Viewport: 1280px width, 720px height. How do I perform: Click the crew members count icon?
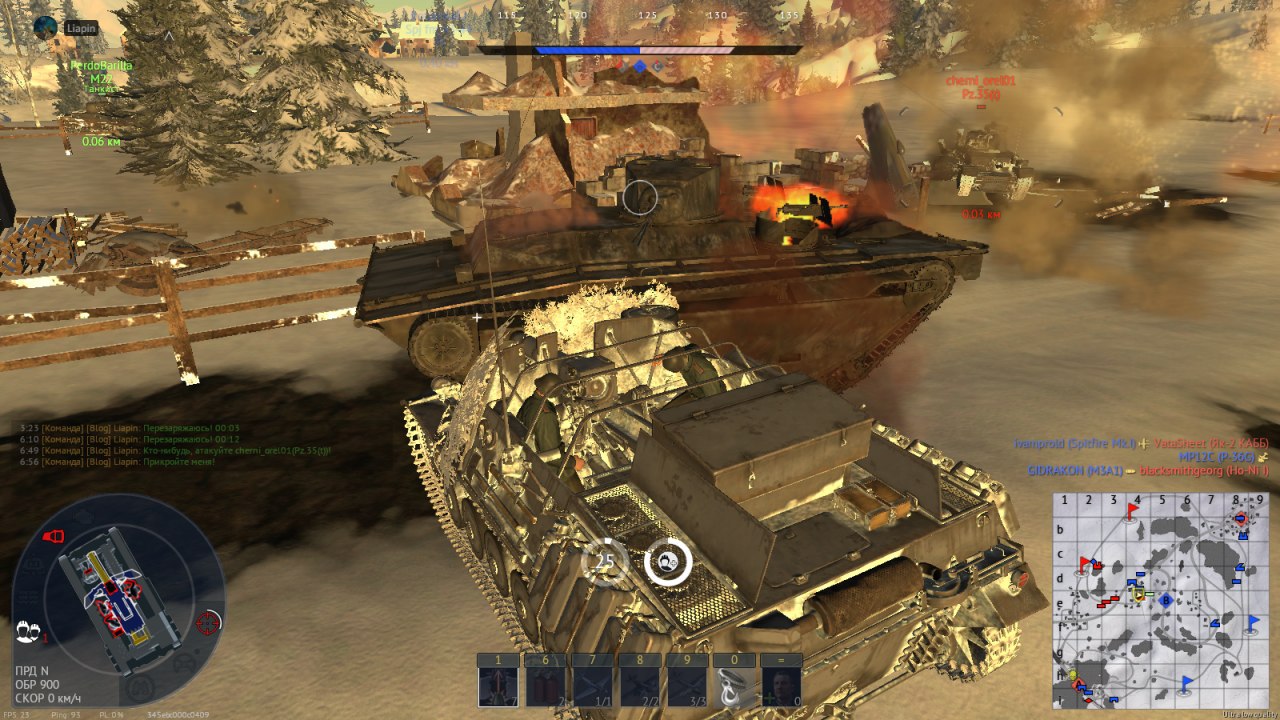28,632
